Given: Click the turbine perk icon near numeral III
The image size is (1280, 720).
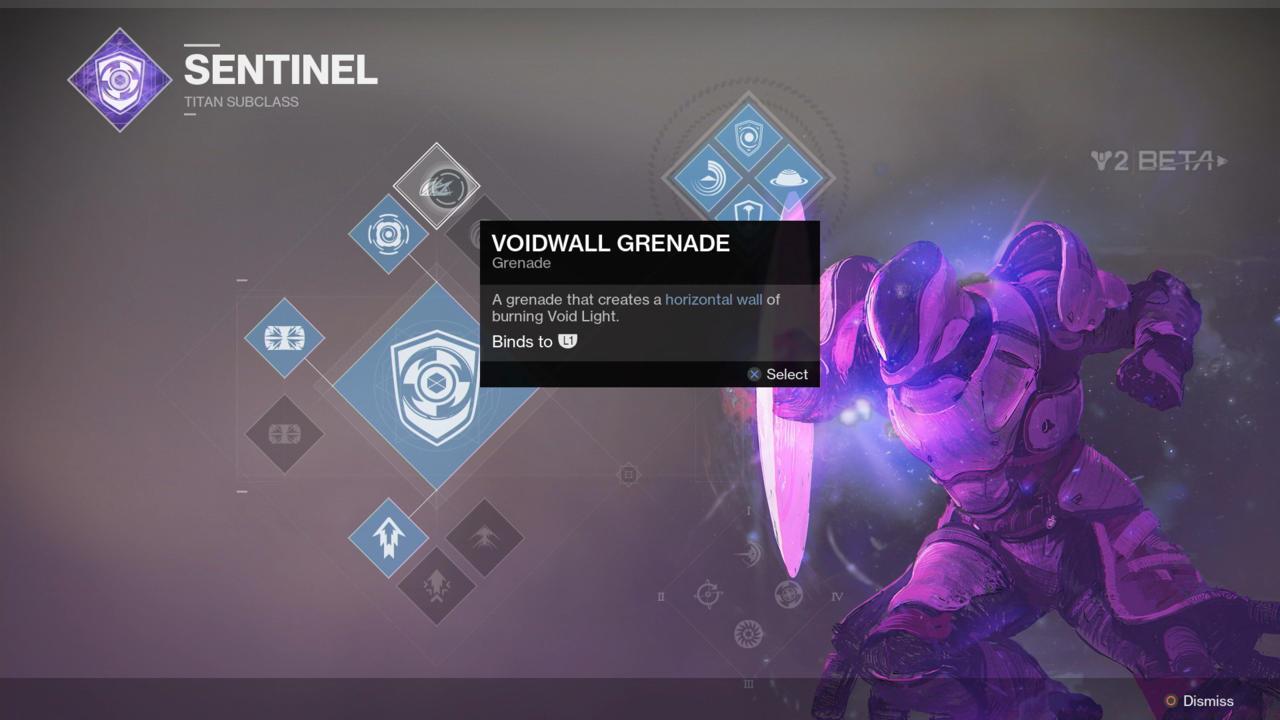Looking at the screenshot, I should (746, 633).
